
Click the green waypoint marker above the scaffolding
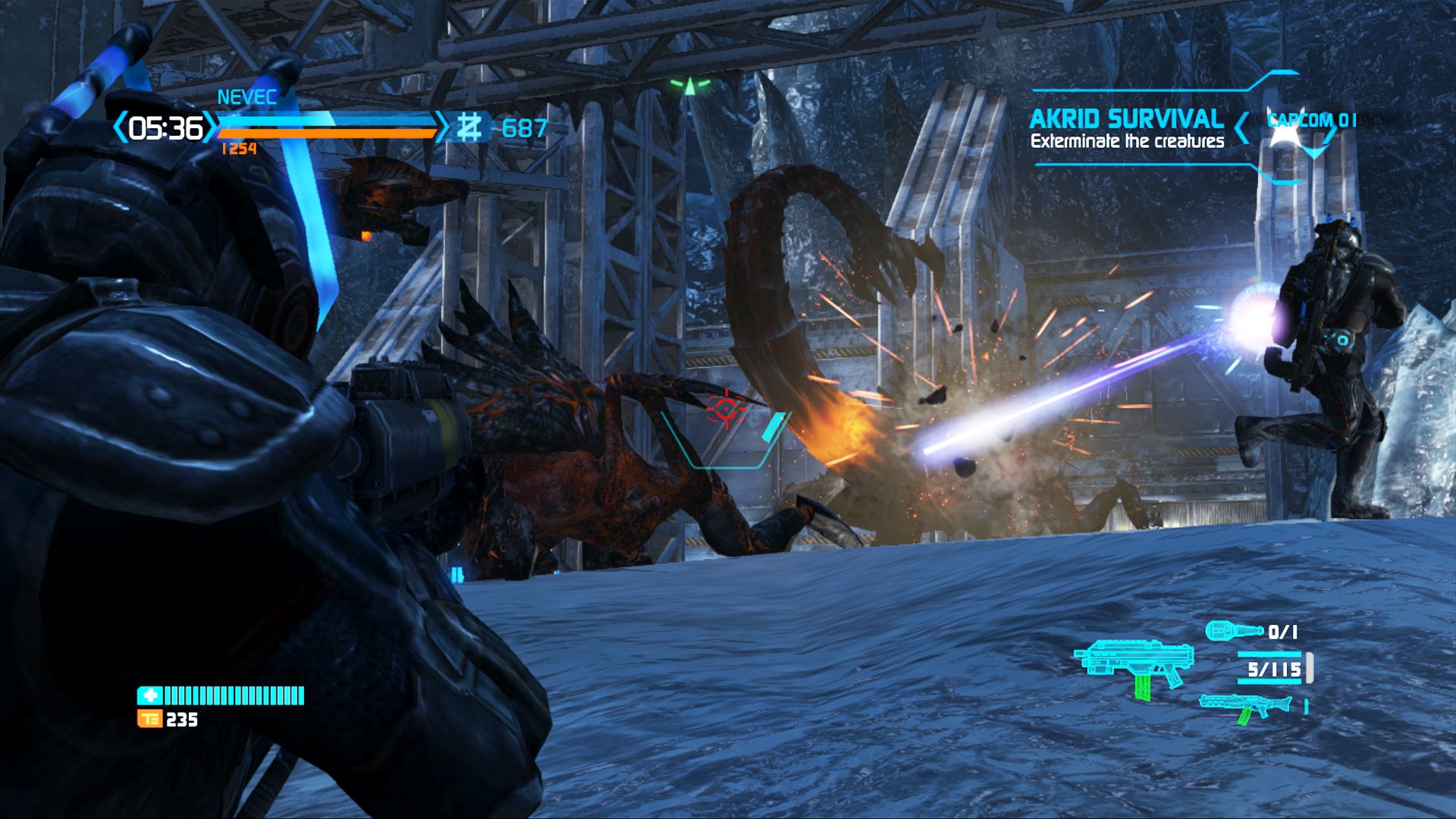pyautogui.click(x=690, y=87)
